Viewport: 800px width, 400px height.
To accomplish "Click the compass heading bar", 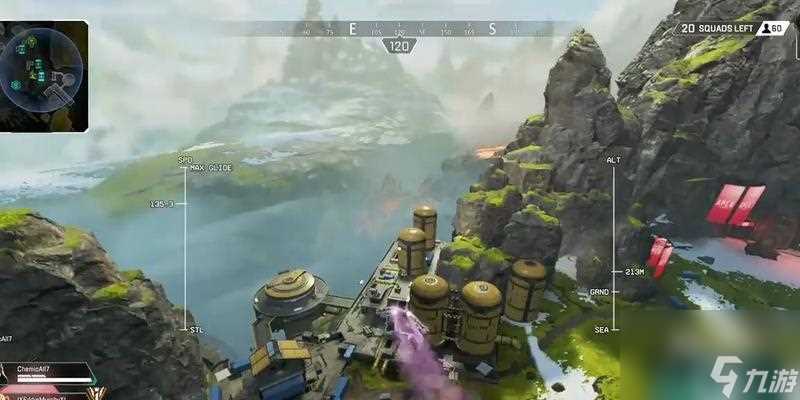I will 400,29.
